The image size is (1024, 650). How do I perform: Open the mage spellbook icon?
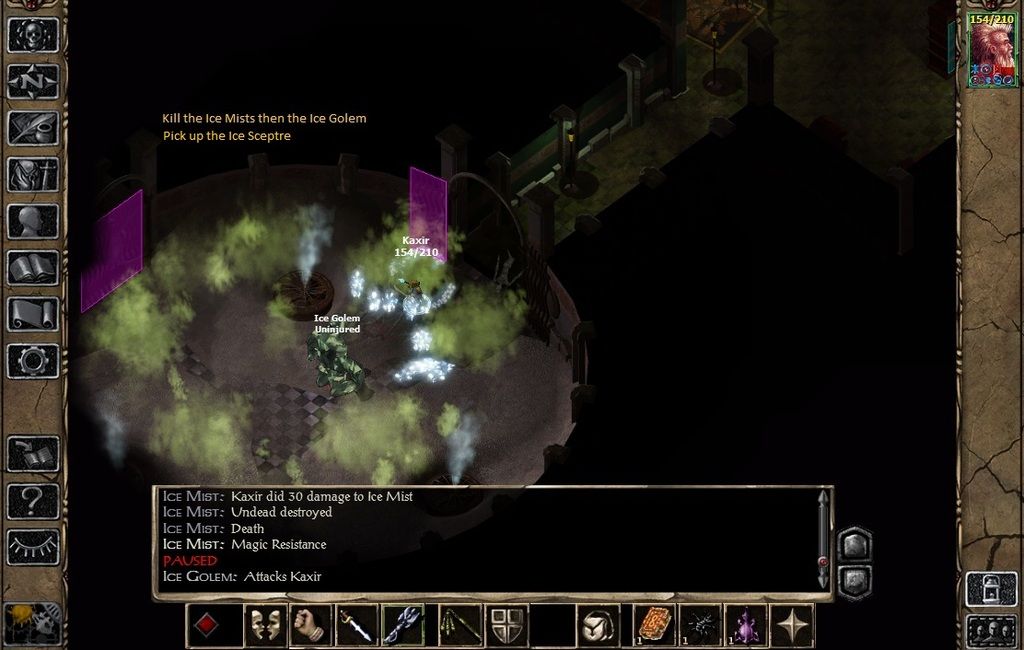33,267
